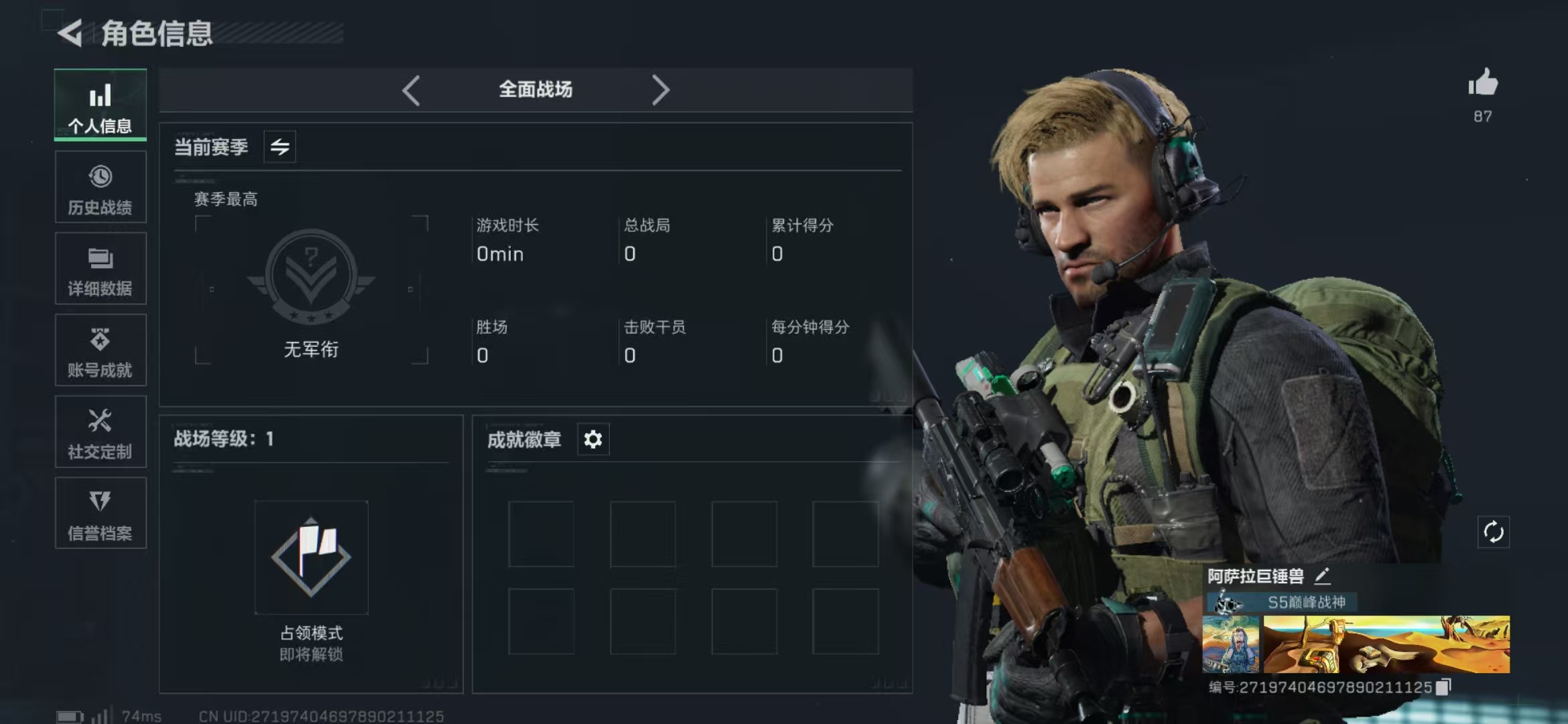The width and height of the screenshot is (1568, 724).
Task: Go back using the arrow beside 角色信息
Action: coord(70,33)
